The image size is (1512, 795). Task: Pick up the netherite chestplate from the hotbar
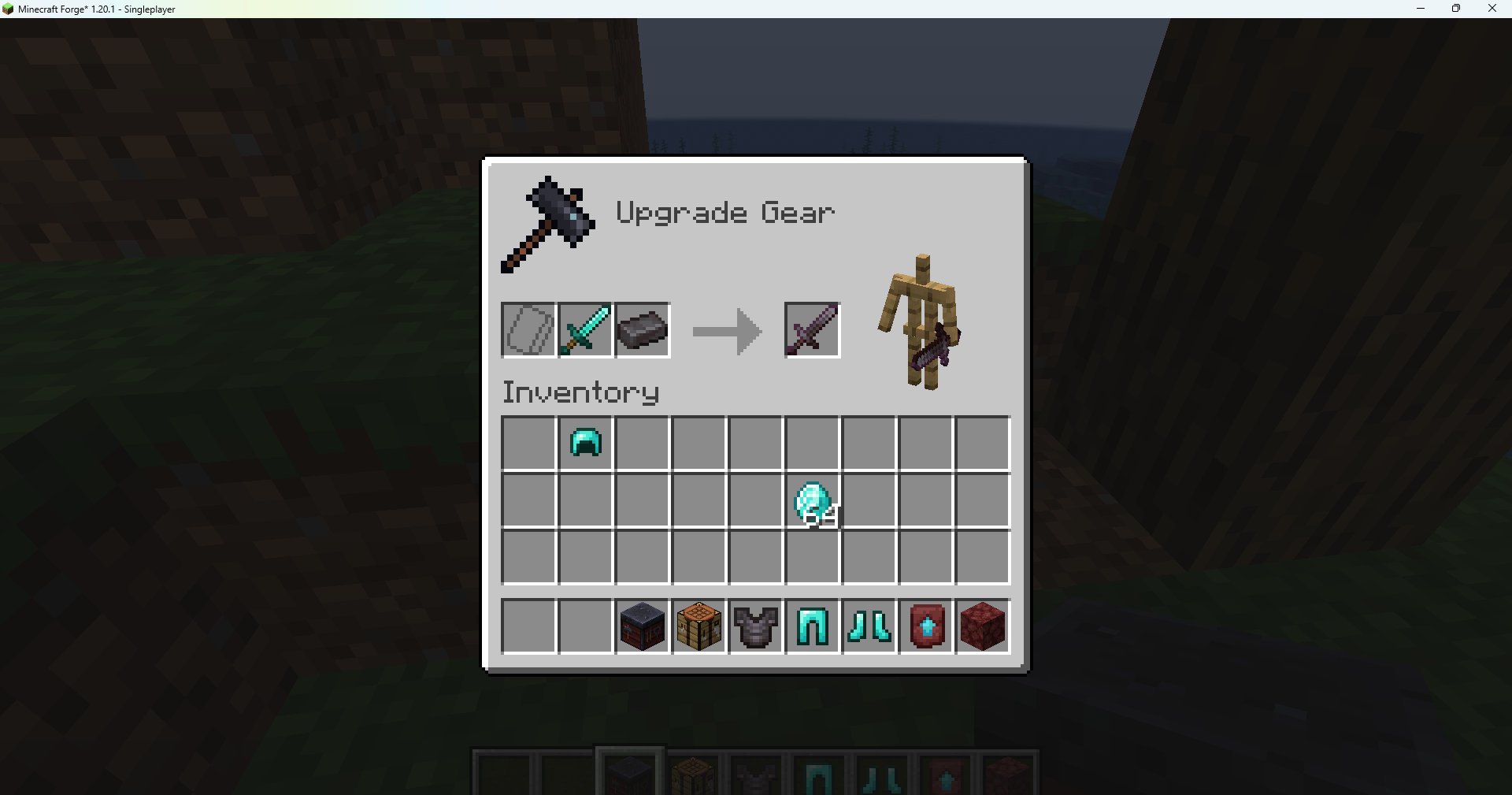[x=755, y=626]
